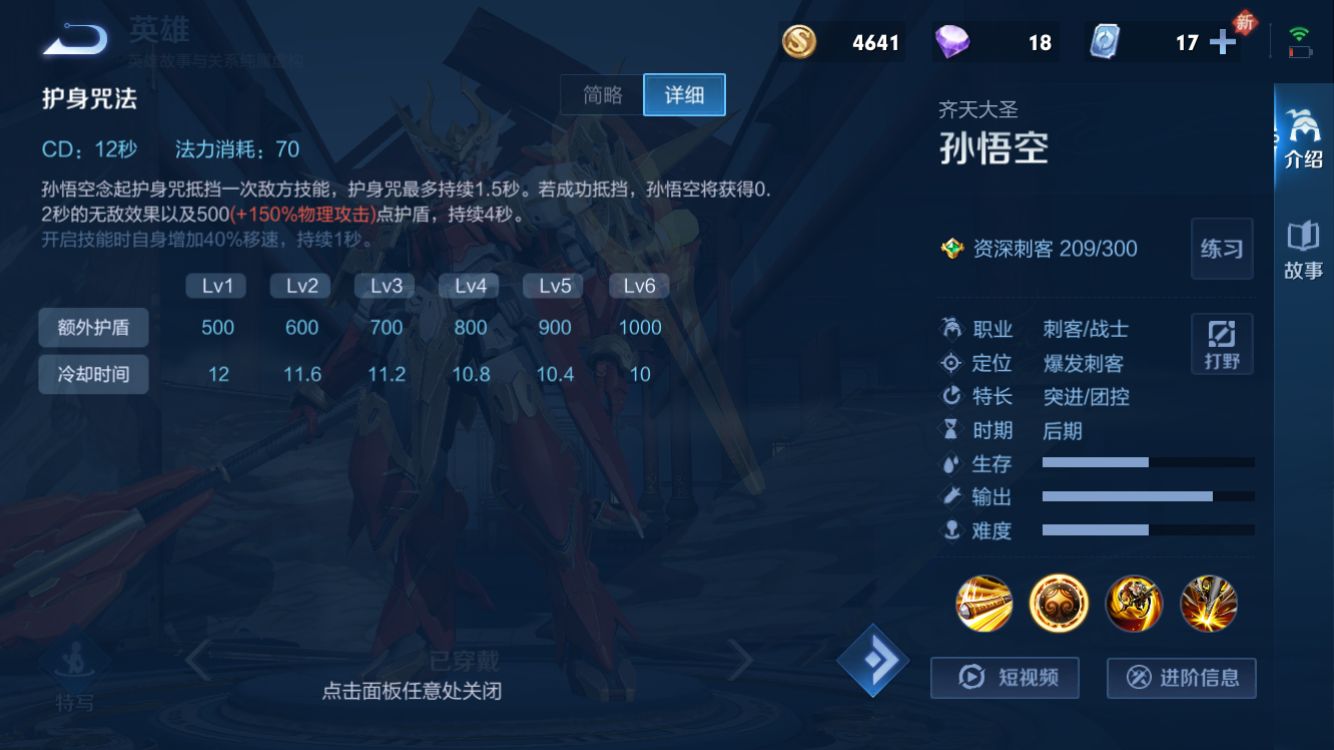Click the highlighted 护身咒法 shield skill icon

click(1058, 603)
